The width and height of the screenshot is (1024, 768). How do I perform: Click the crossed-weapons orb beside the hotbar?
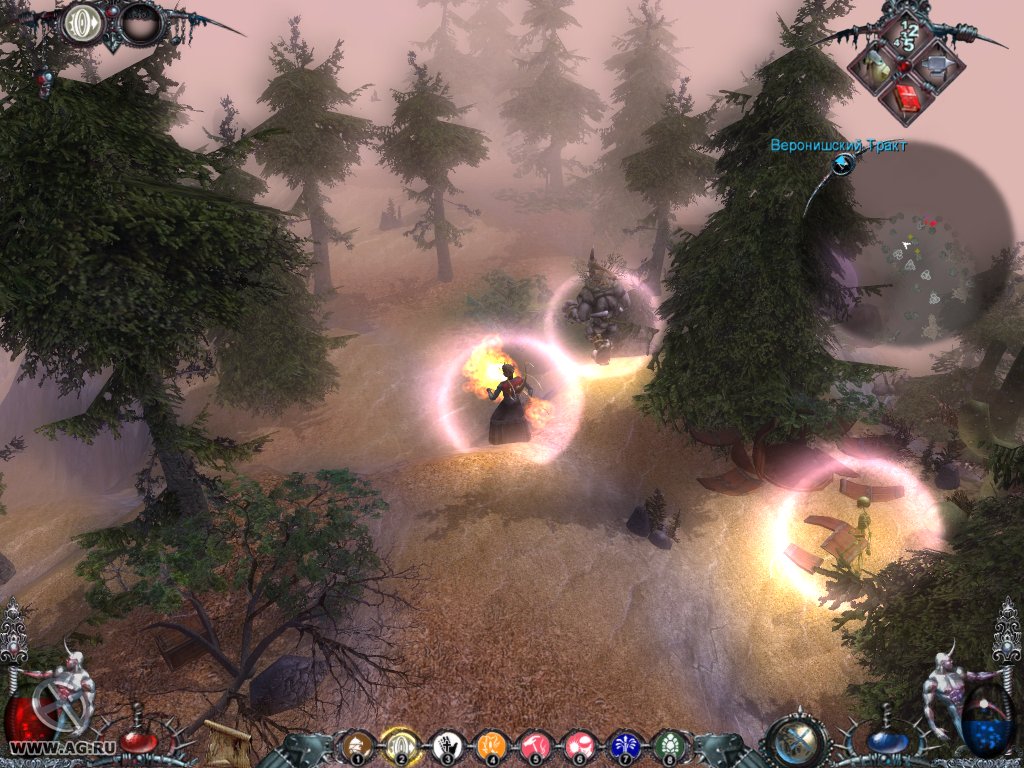[x=796, y=742]
